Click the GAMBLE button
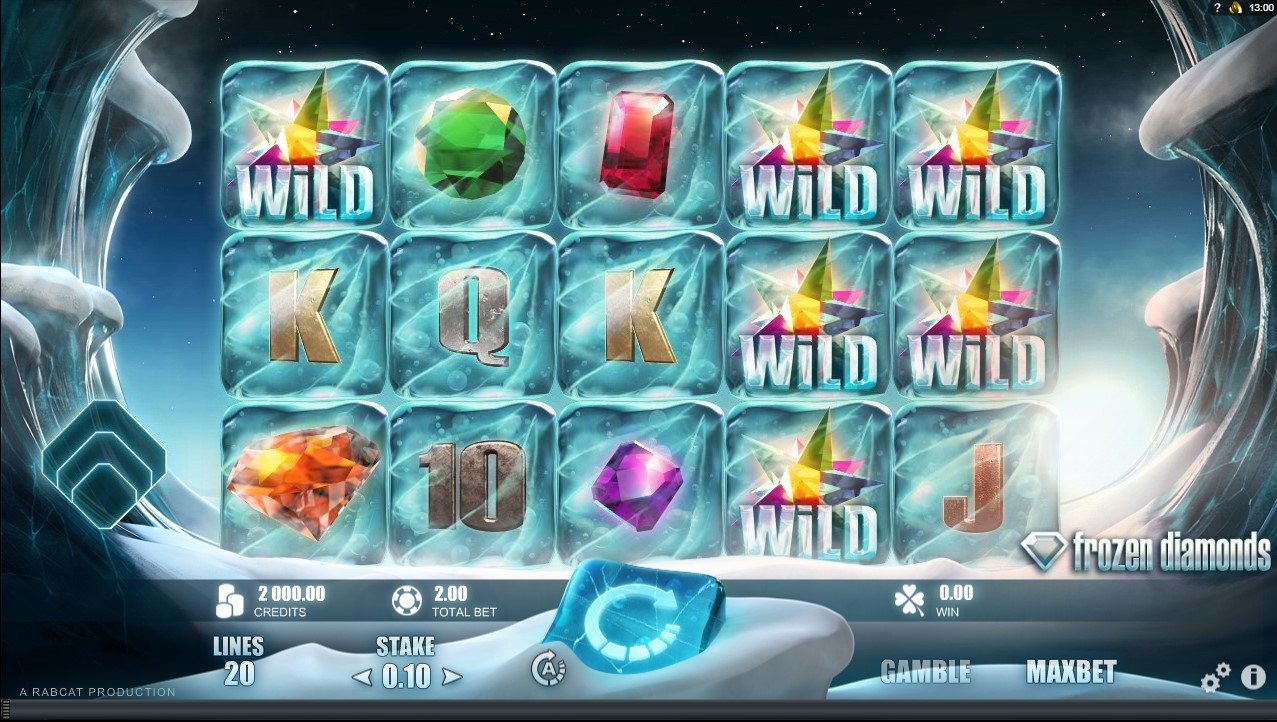 tap(925, 672)
